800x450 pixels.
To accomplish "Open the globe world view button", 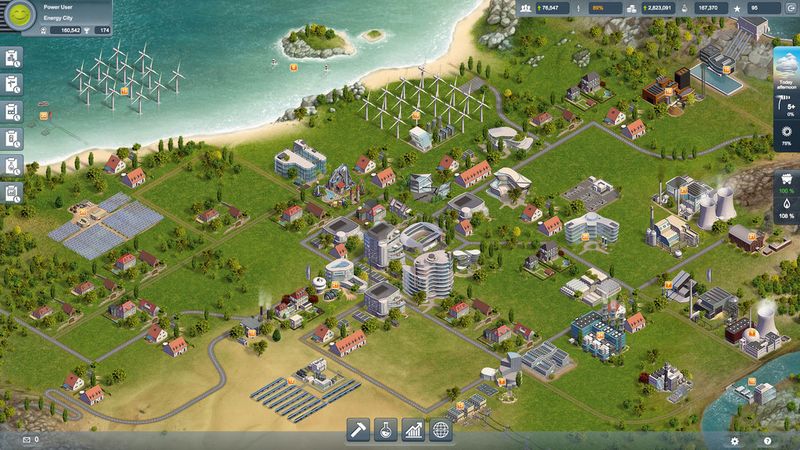I will point(440,430).
